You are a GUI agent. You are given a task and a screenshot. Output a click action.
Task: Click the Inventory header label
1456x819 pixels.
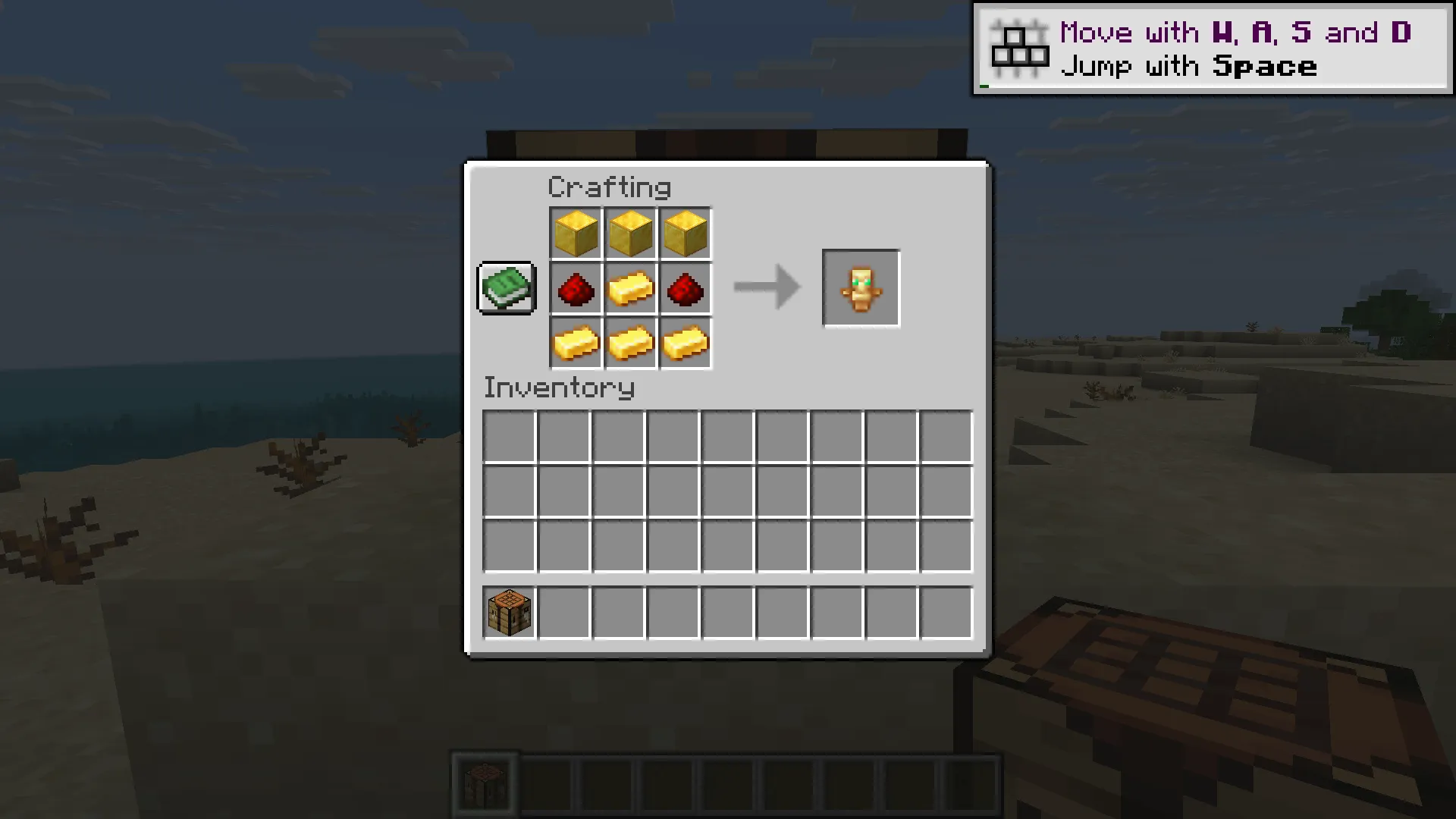coord(559,388)
